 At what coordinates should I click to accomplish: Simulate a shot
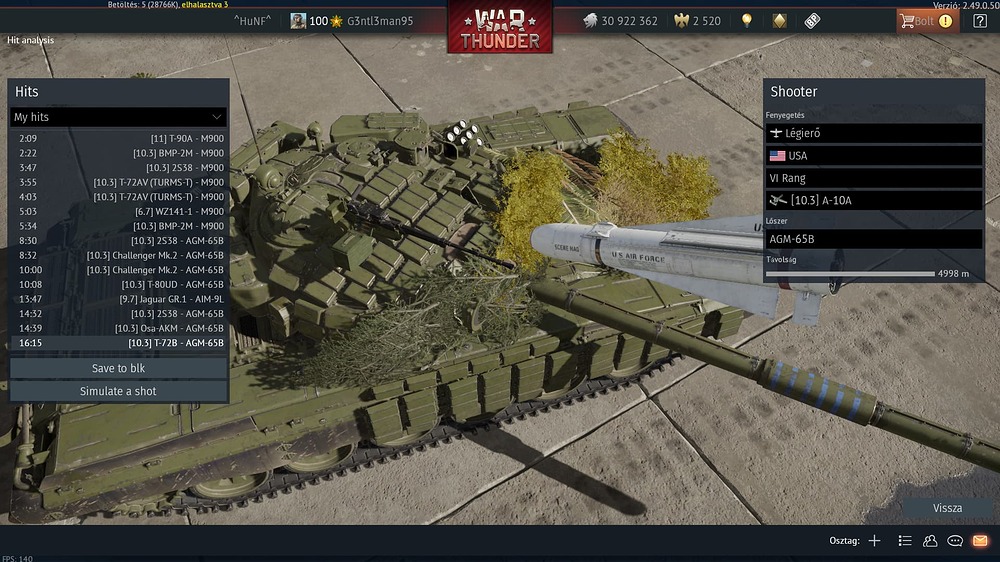point(118,391)
